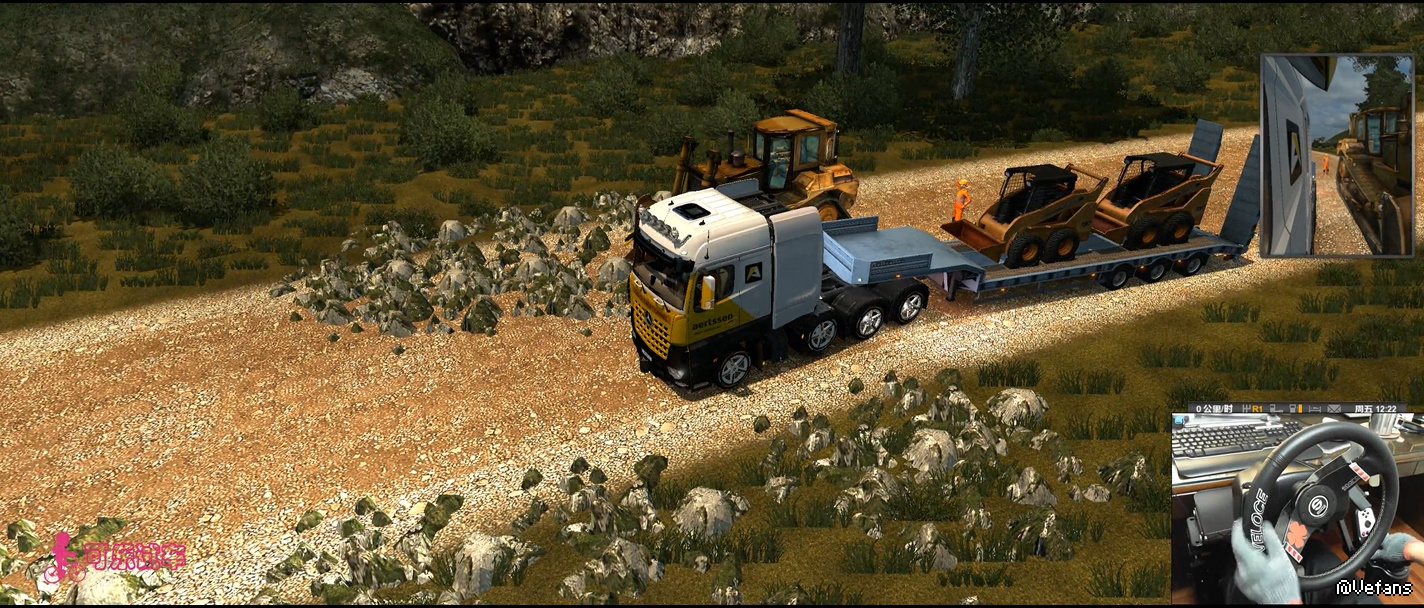1424x608 pixels.
Task: Select the virtual side mirror view
Action: click(1336, 155)
